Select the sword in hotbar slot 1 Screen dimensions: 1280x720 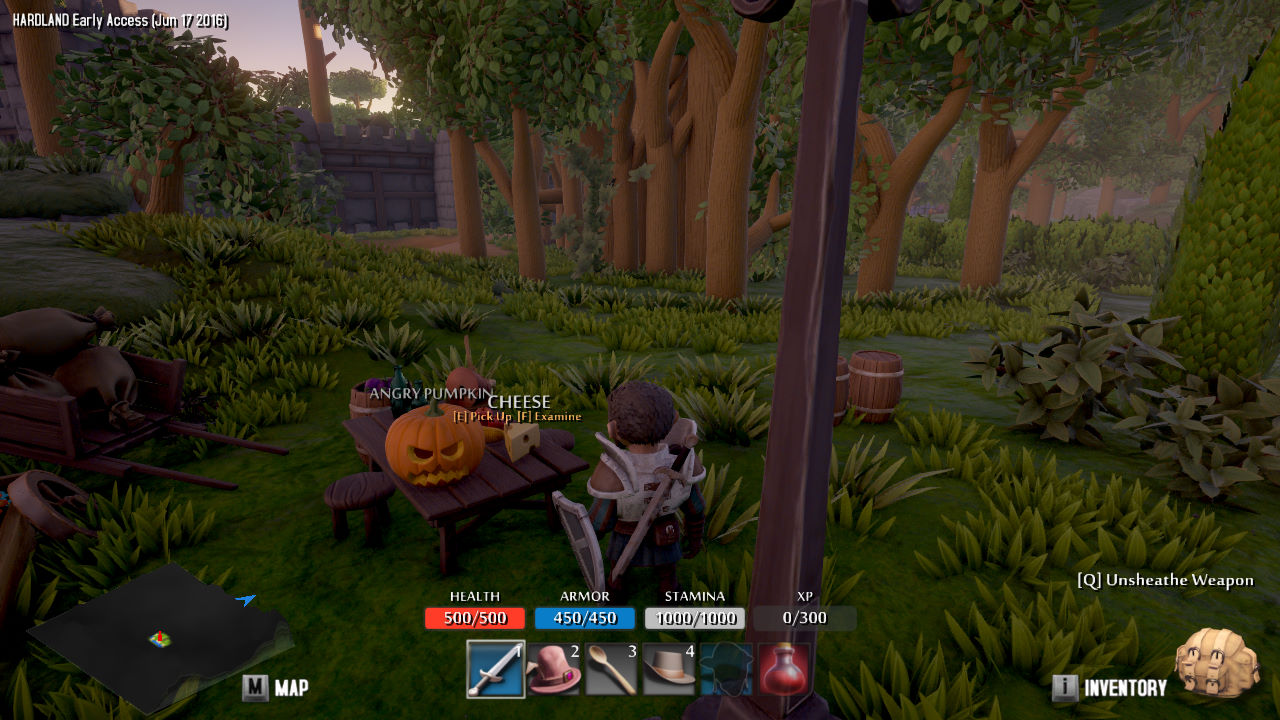495,669
